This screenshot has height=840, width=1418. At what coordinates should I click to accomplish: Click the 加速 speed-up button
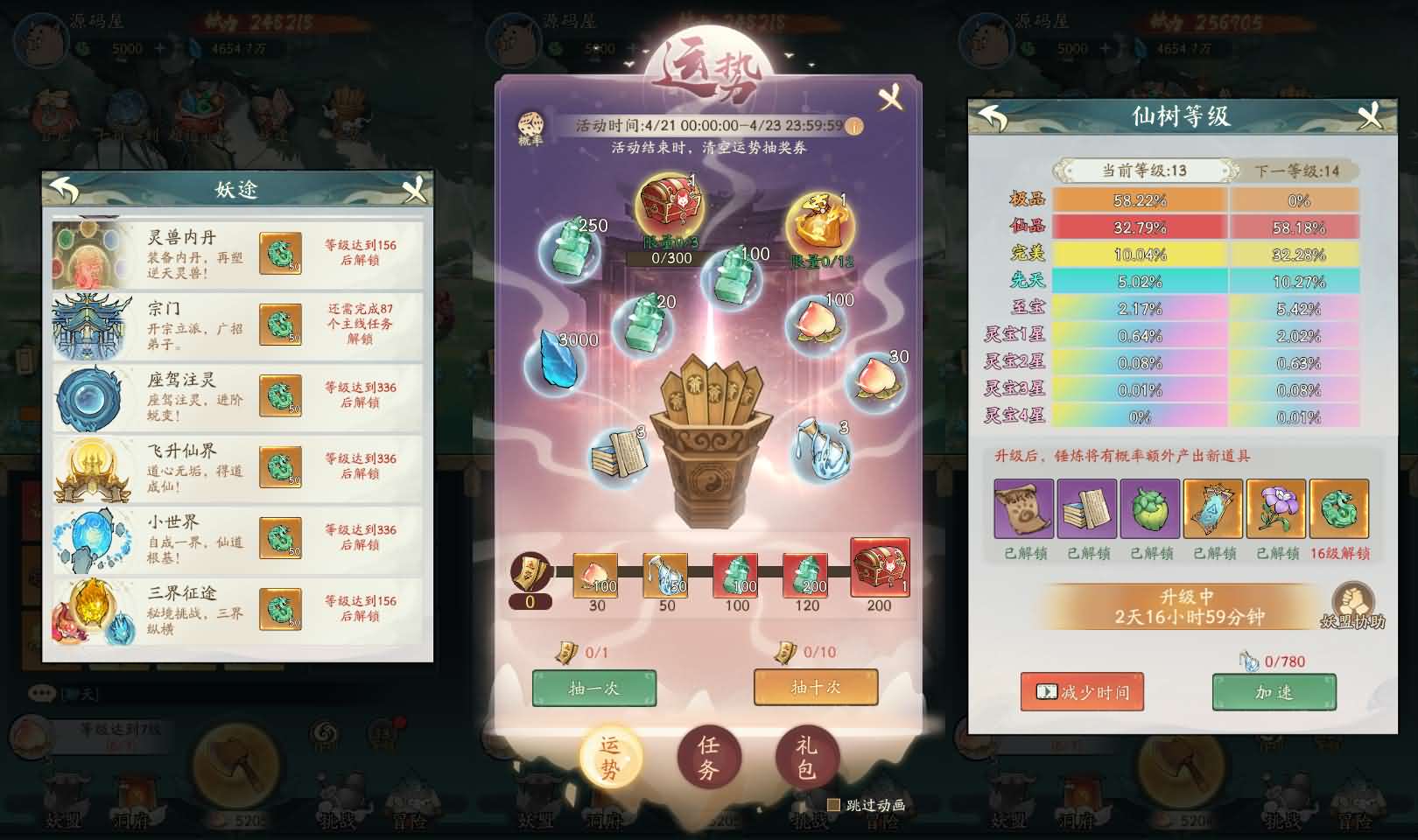[x=1273, y=691]
